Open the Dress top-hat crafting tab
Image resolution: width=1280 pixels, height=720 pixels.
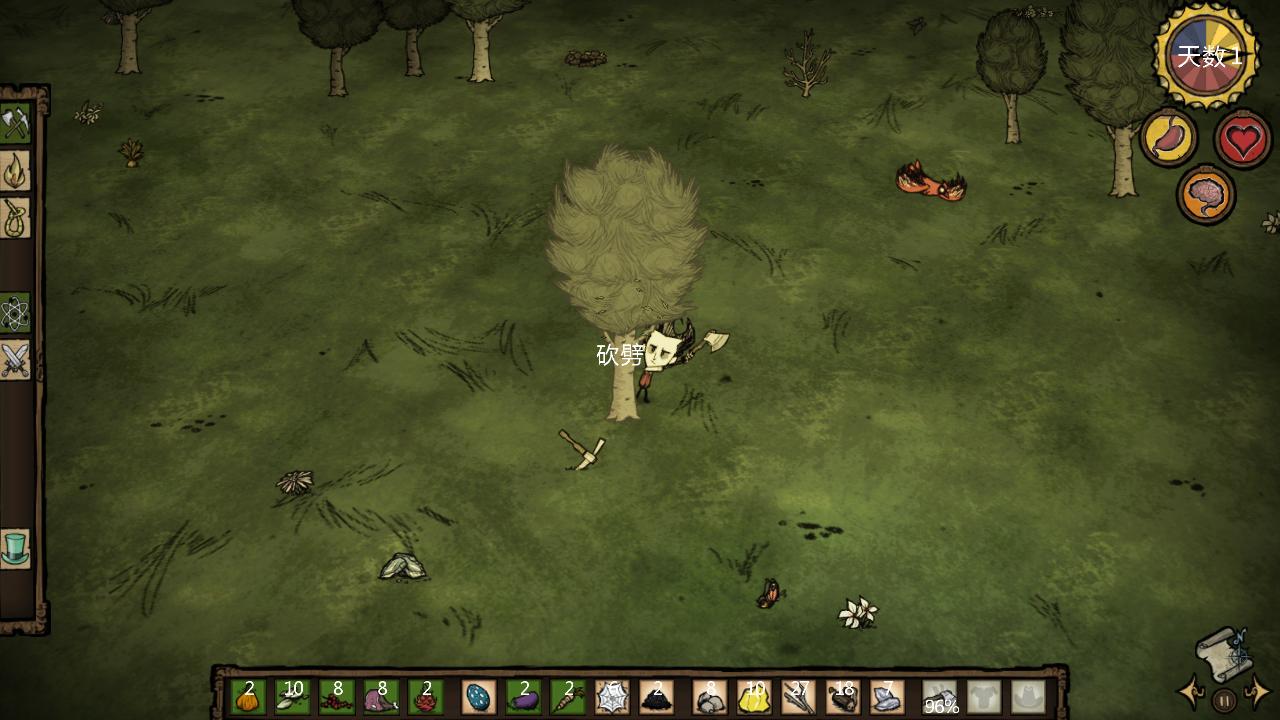click(15, 548)
